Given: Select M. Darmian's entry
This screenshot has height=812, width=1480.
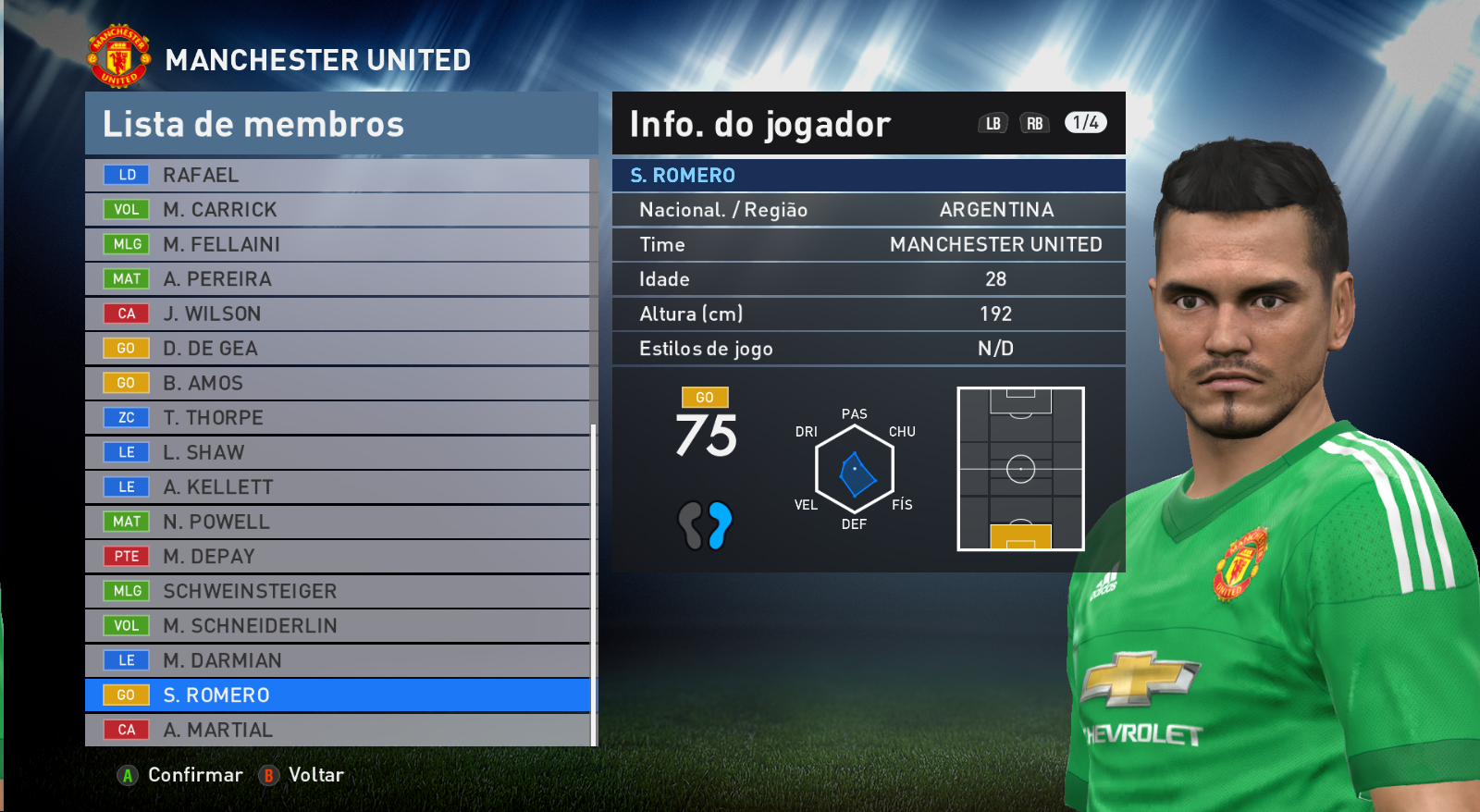Looking at the screenshot, I should [338, 660].
